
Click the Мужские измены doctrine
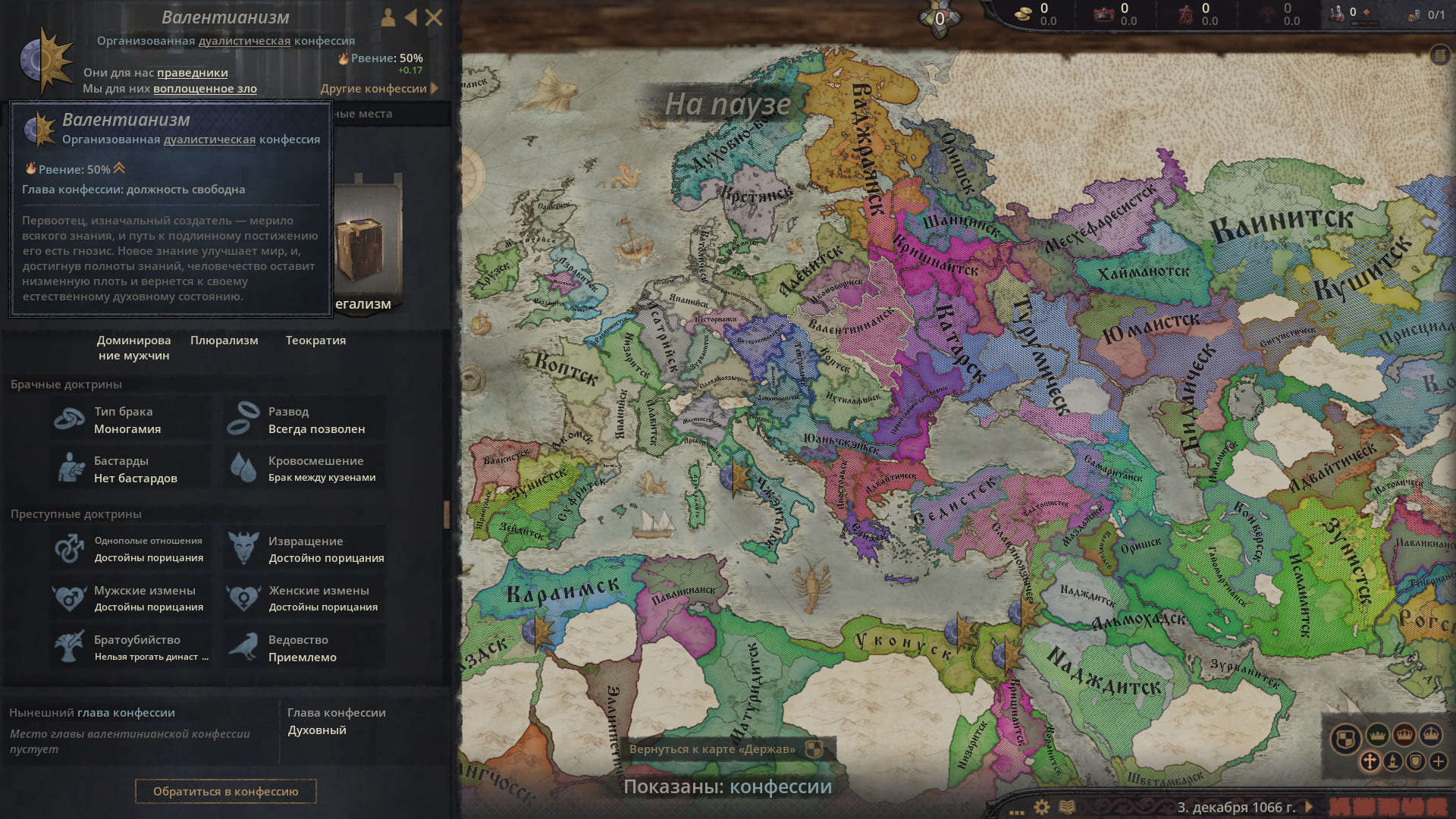pos(130,598)
